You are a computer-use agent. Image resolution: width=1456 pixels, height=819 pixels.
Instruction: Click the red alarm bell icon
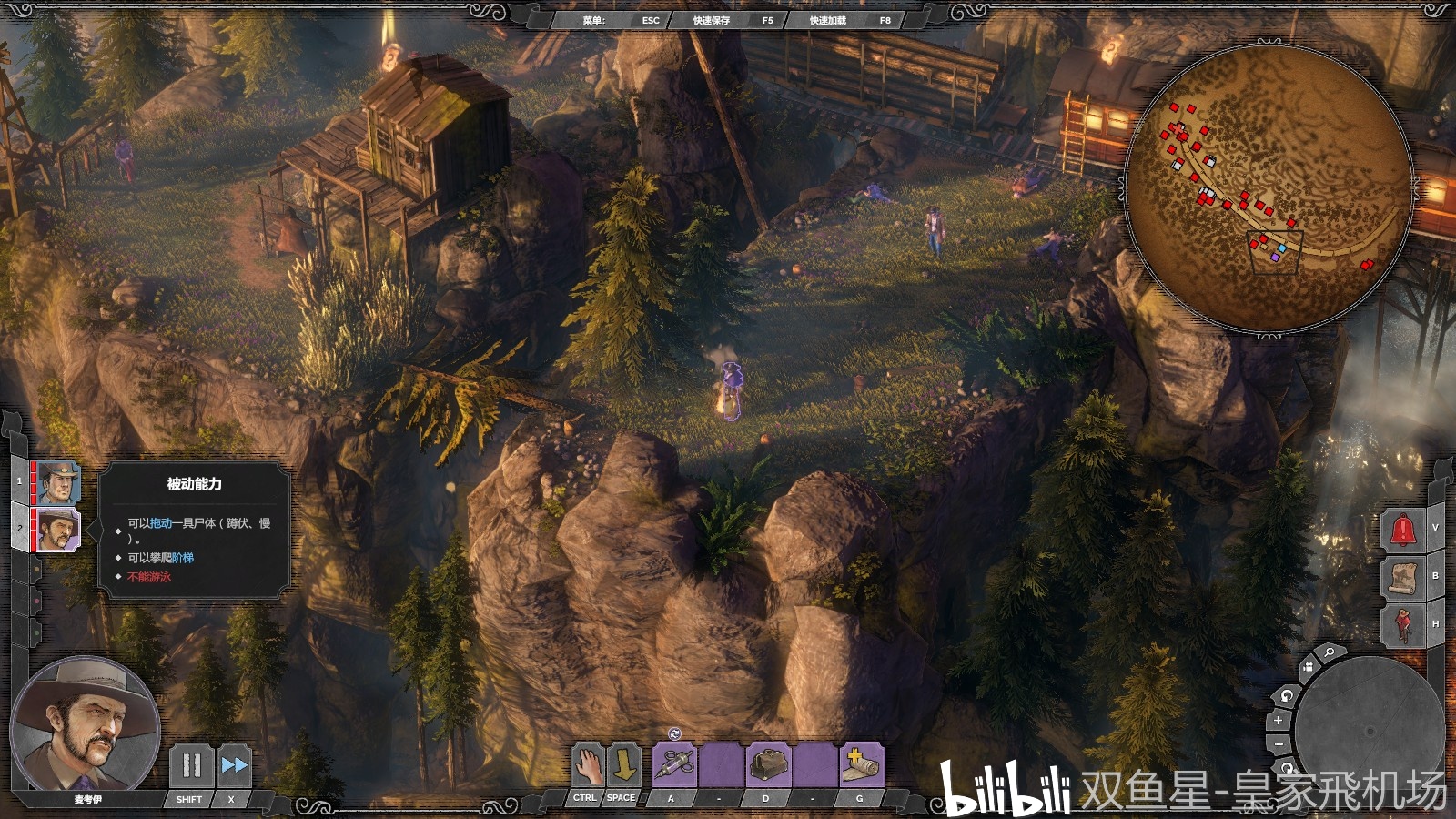pyautogui.click(x=1402, y=530)
